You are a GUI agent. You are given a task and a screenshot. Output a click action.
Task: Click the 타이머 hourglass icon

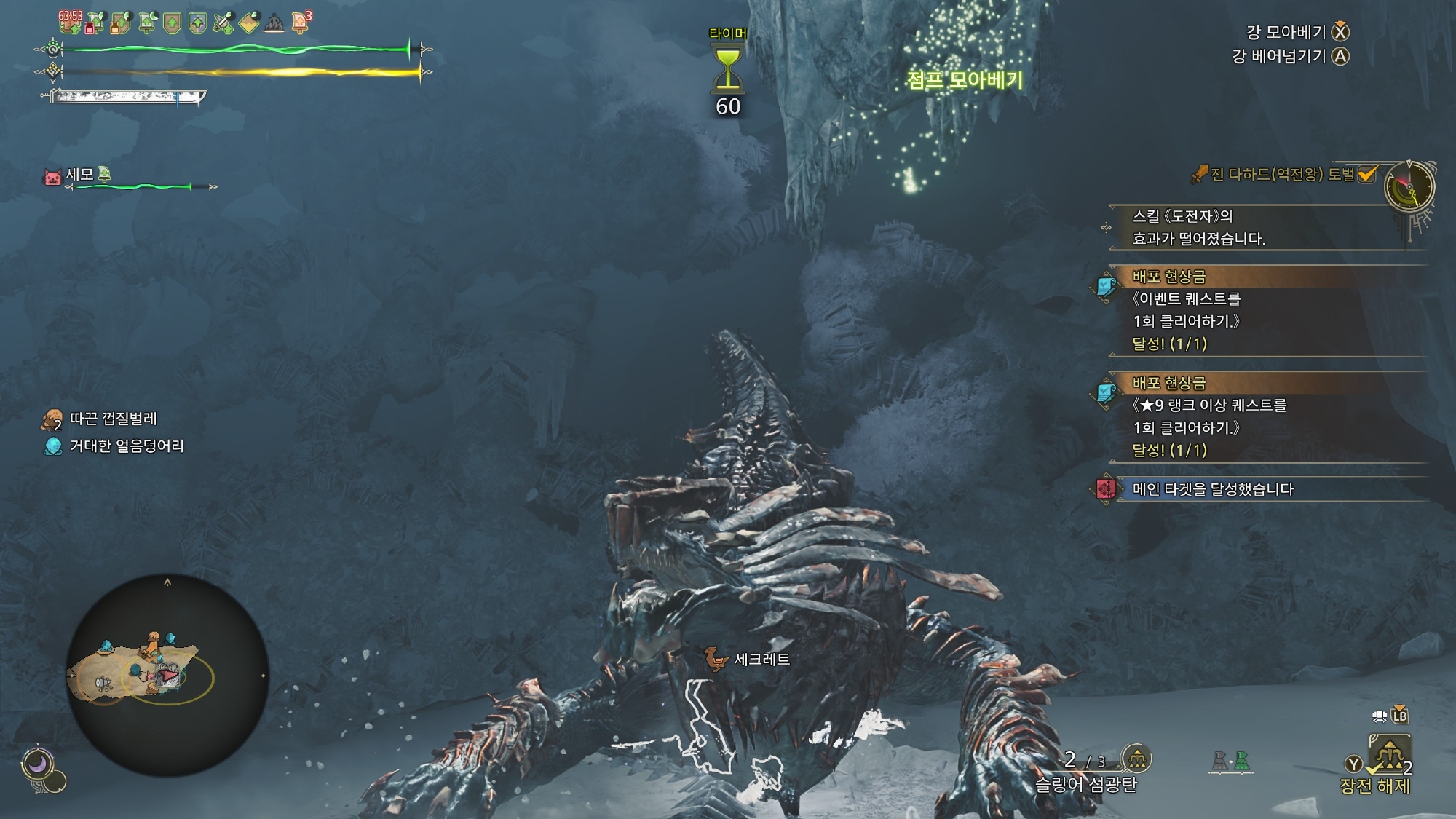[x=727, y=68]
